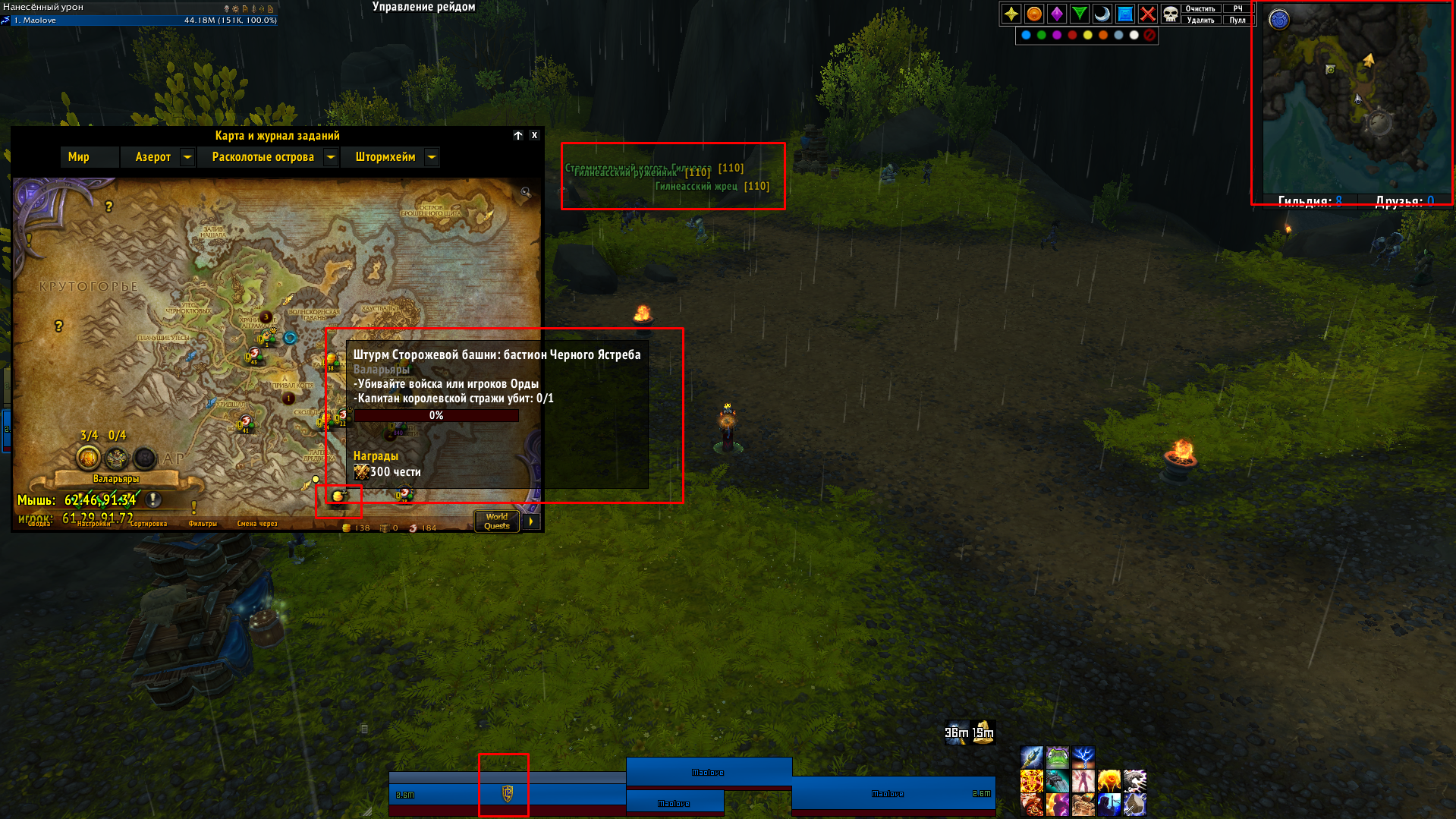Expand the arrow next to World Quests
This screenshot has height=819, width=1456.
pos(531,521)
